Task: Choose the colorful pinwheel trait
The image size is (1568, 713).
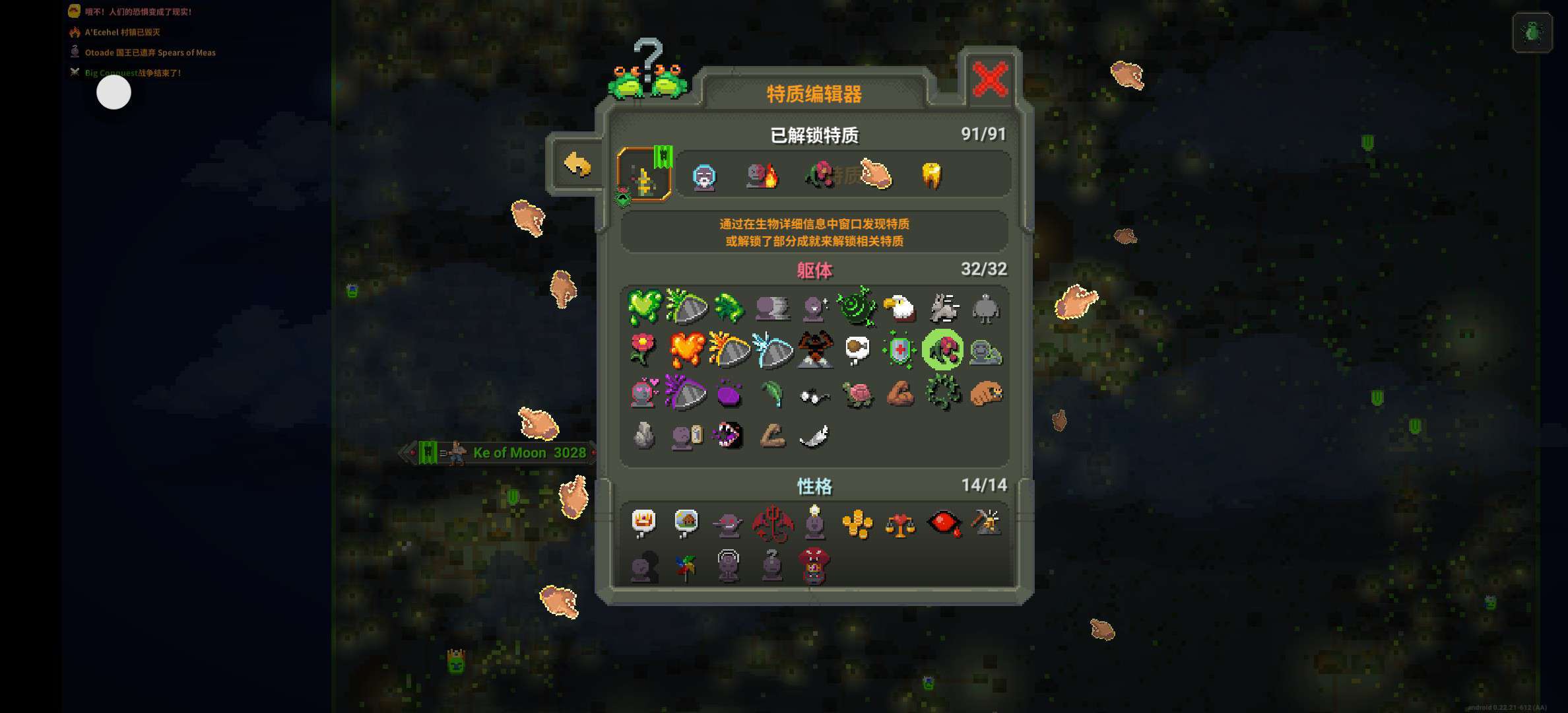Action: pos(686,567)
